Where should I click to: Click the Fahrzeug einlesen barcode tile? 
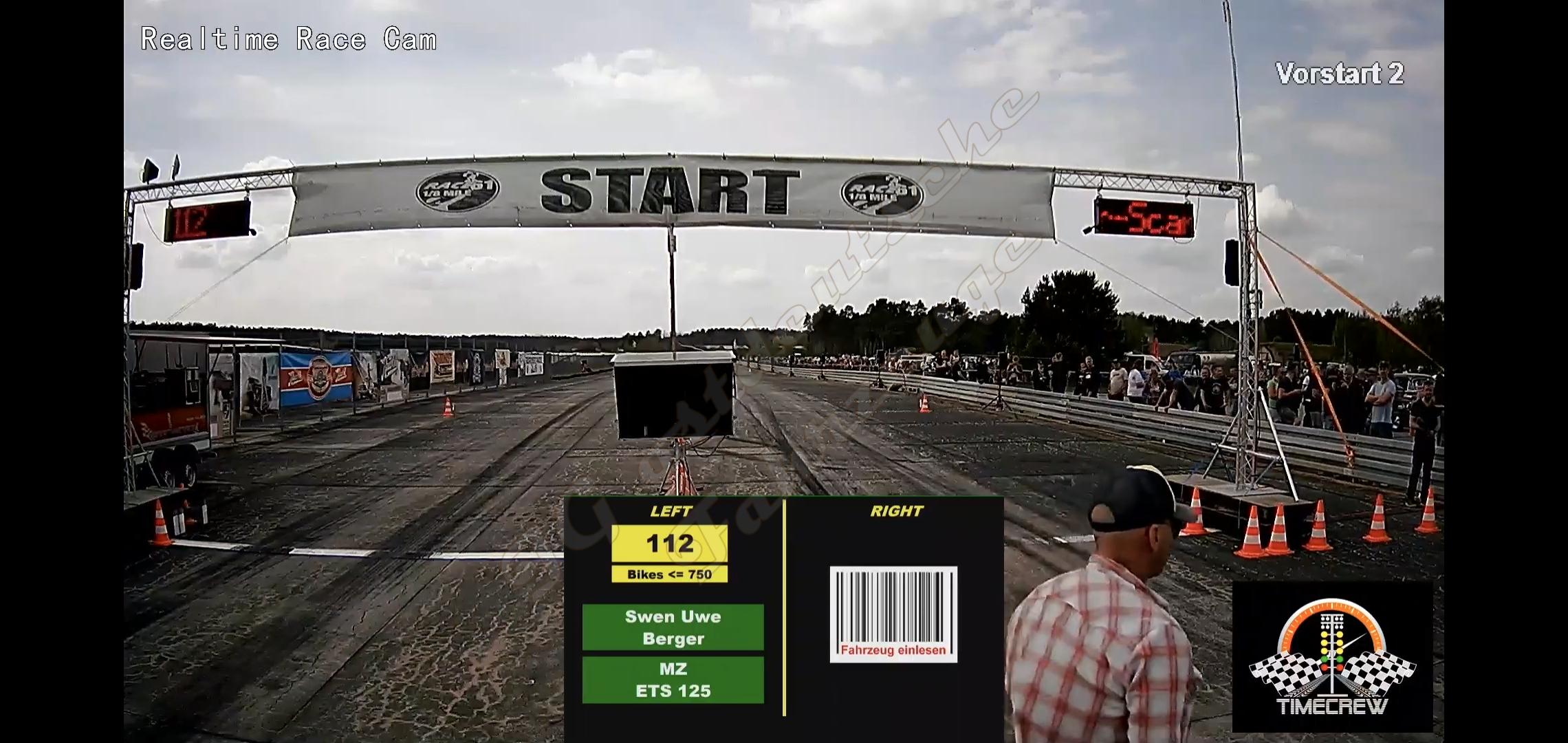[893, 614]
